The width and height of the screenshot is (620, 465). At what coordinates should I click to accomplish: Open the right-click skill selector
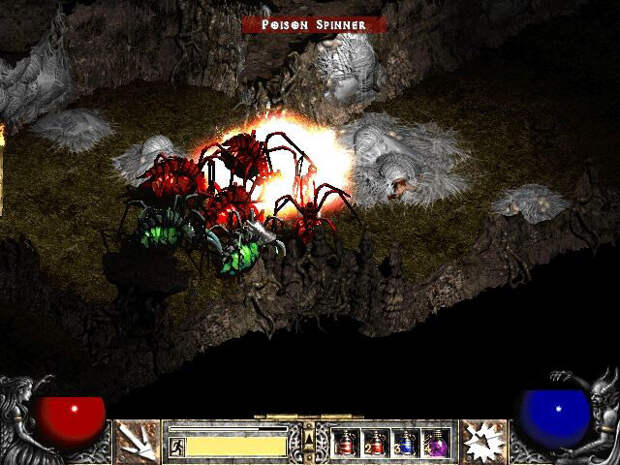coord(484,442)
